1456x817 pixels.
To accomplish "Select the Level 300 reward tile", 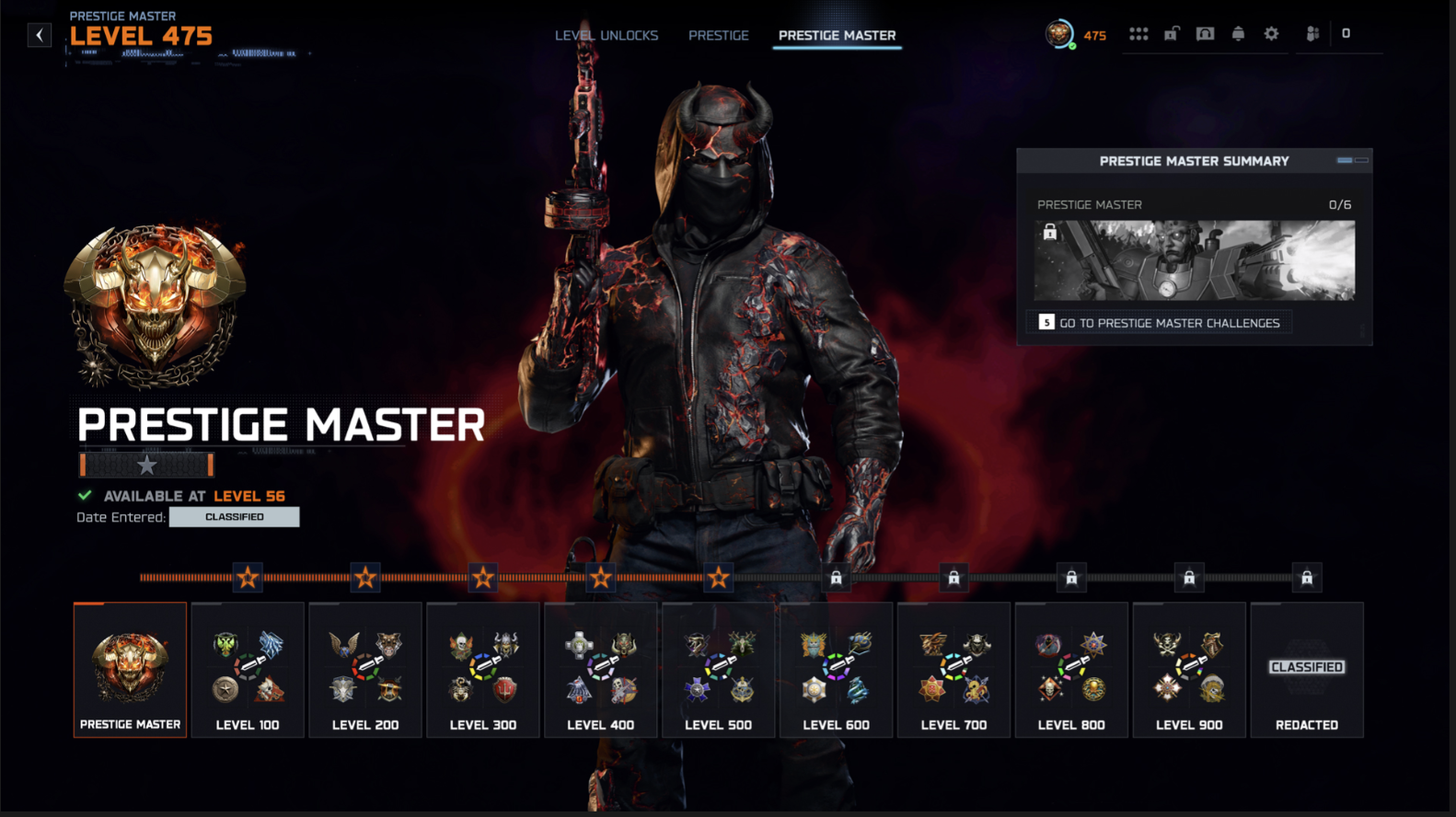I will coord(483,670).
